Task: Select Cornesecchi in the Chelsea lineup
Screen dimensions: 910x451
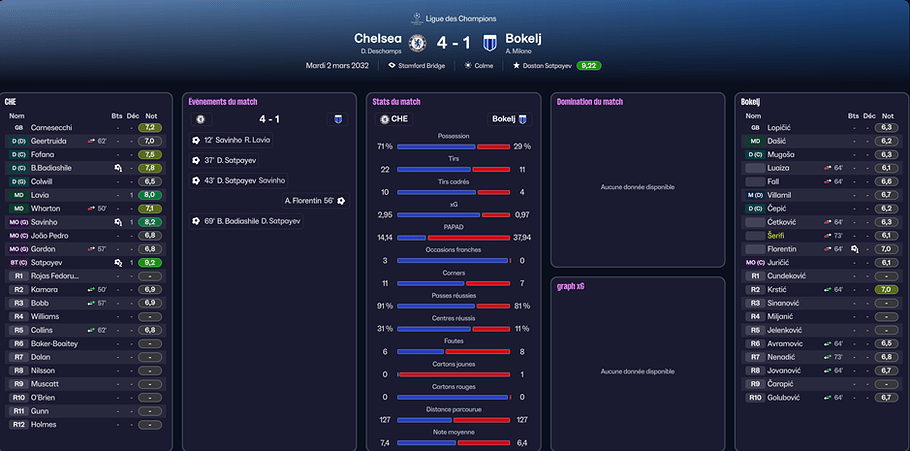Action: 52,128
